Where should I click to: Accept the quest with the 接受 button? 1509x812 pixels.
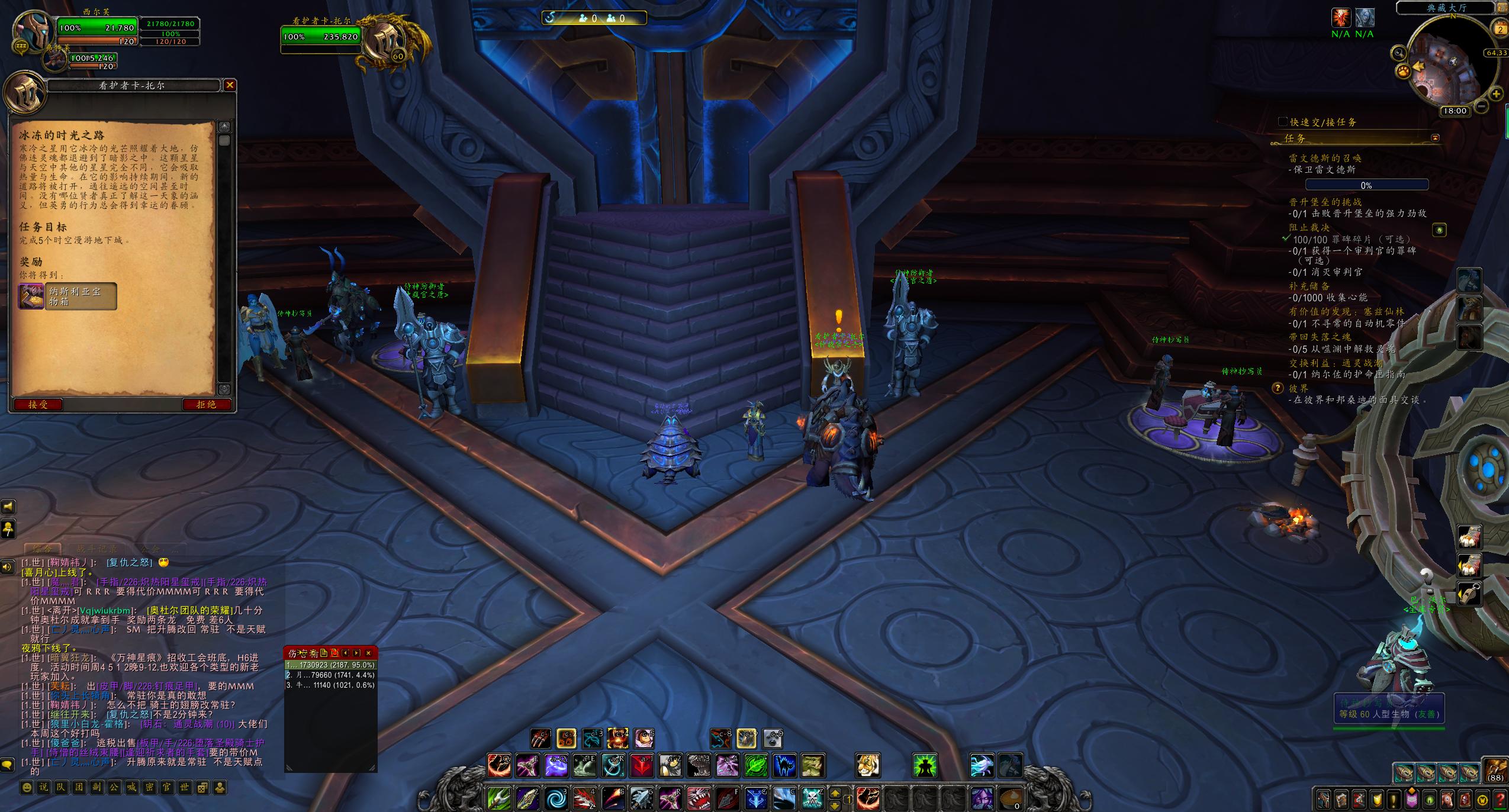[x=38, y=405]
